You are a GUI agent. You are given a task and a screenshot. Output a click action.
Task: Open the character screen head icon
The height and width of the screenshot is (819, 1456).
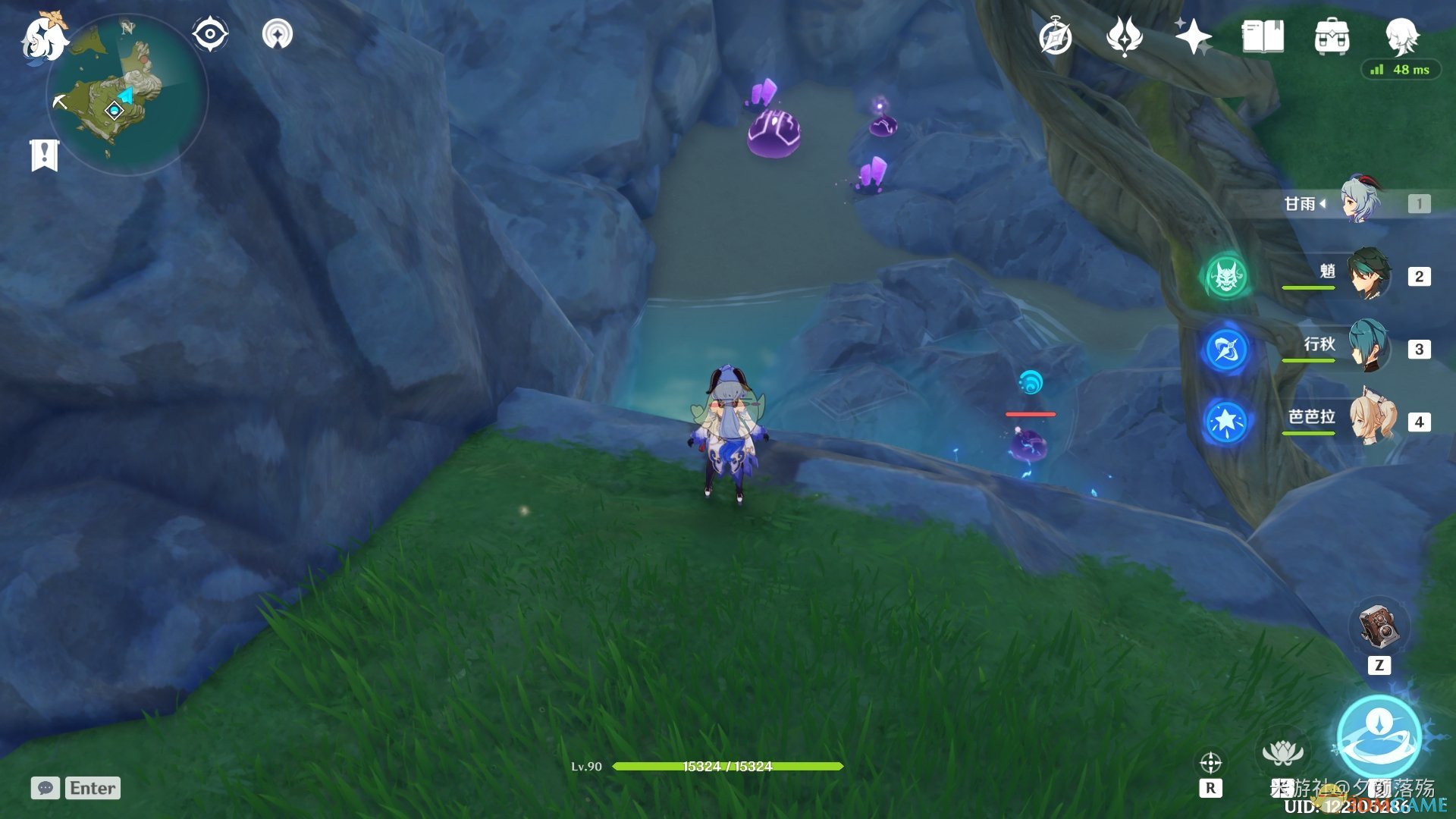[x=1401, y=35]
